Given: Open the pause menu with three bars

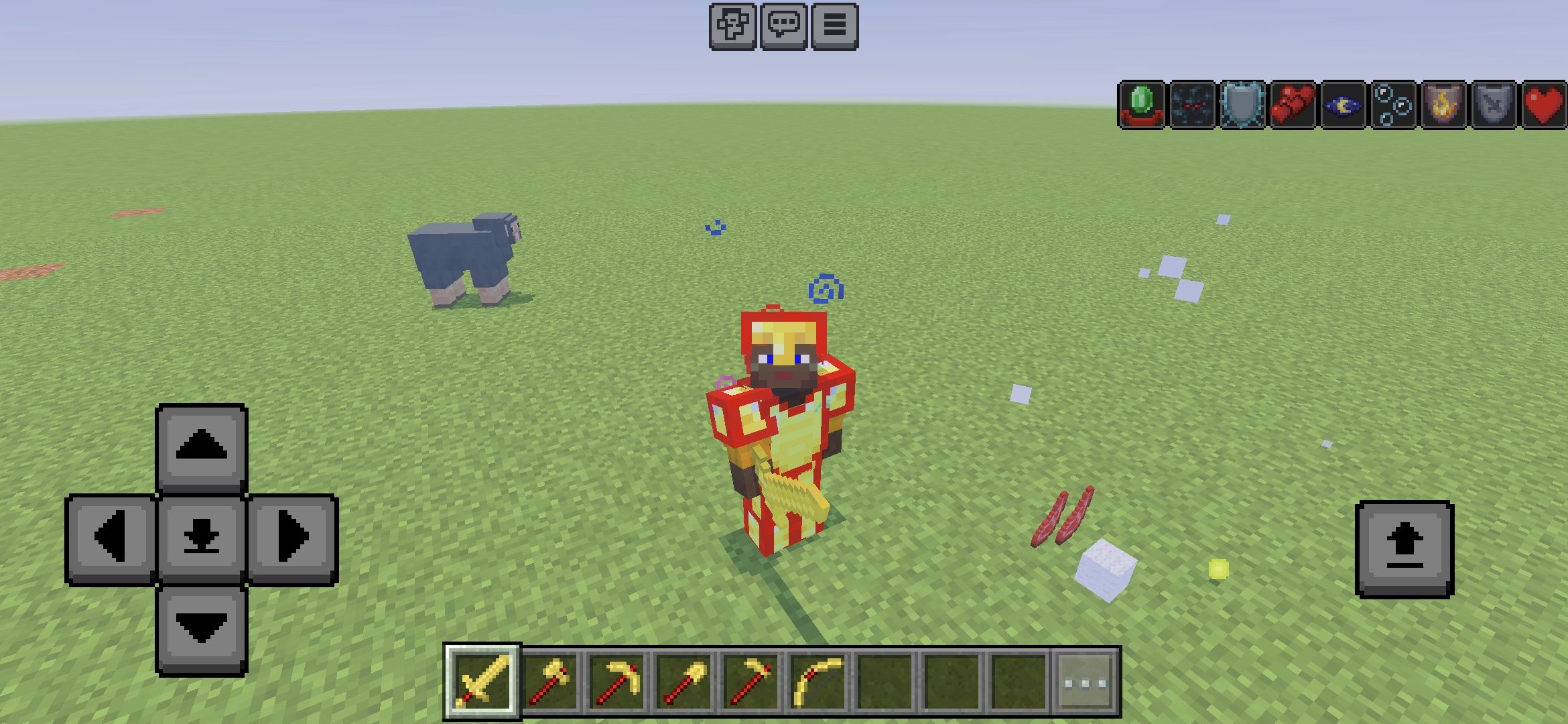Looking at the screenshot, I should click(834, 26).
